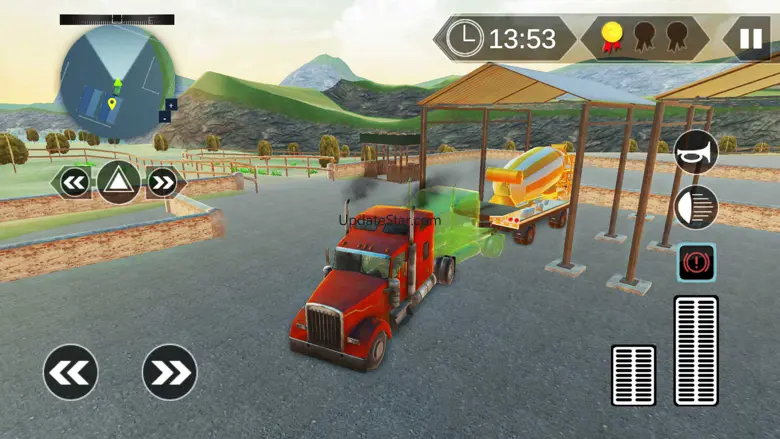Pause the game
The width and height of the screenshot is (780, 439).
click(x=748, y=39)
